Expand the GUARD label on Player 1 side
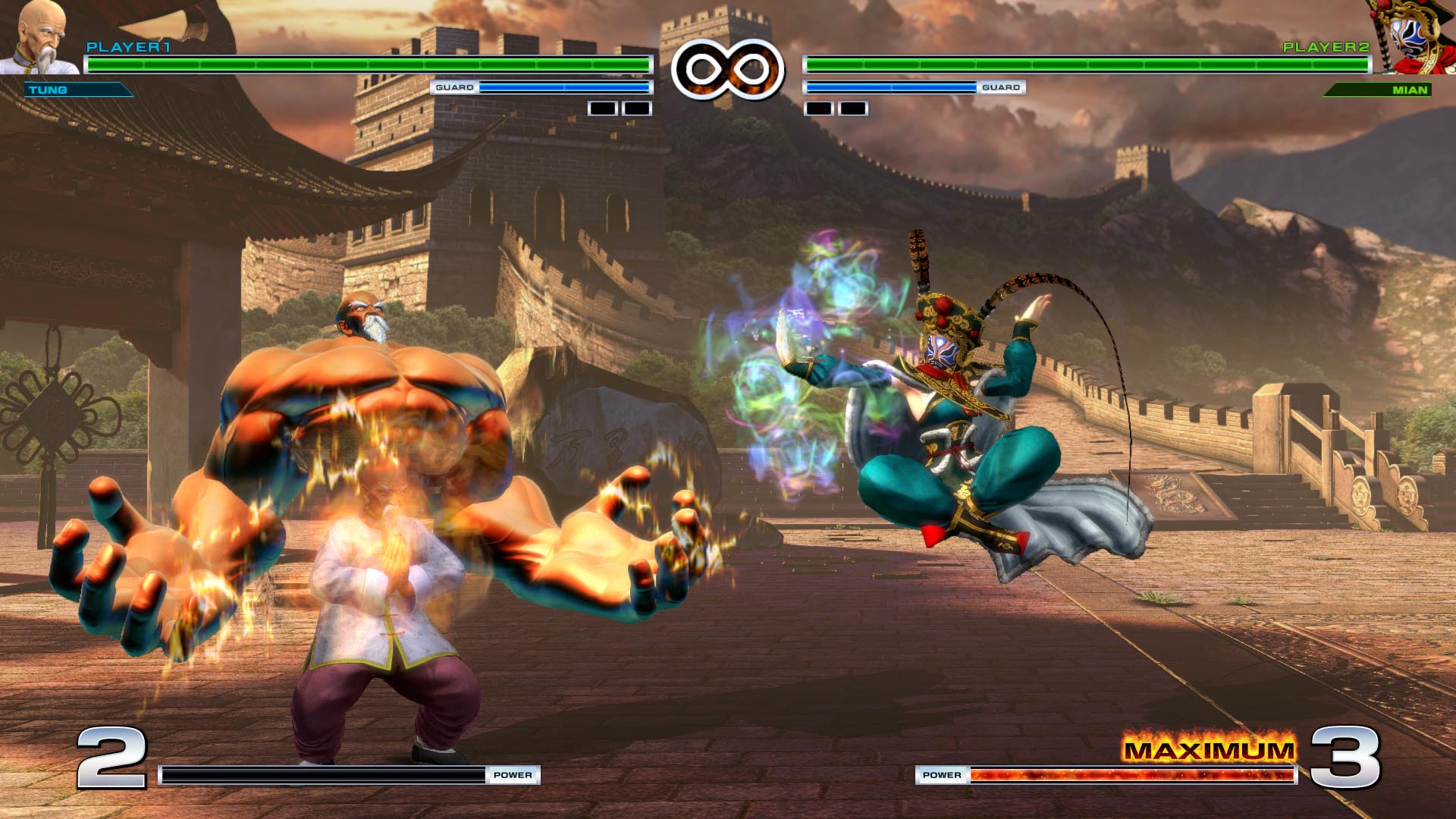The width and height of the screenshot is (1456, 819). [x=455, y=87]
